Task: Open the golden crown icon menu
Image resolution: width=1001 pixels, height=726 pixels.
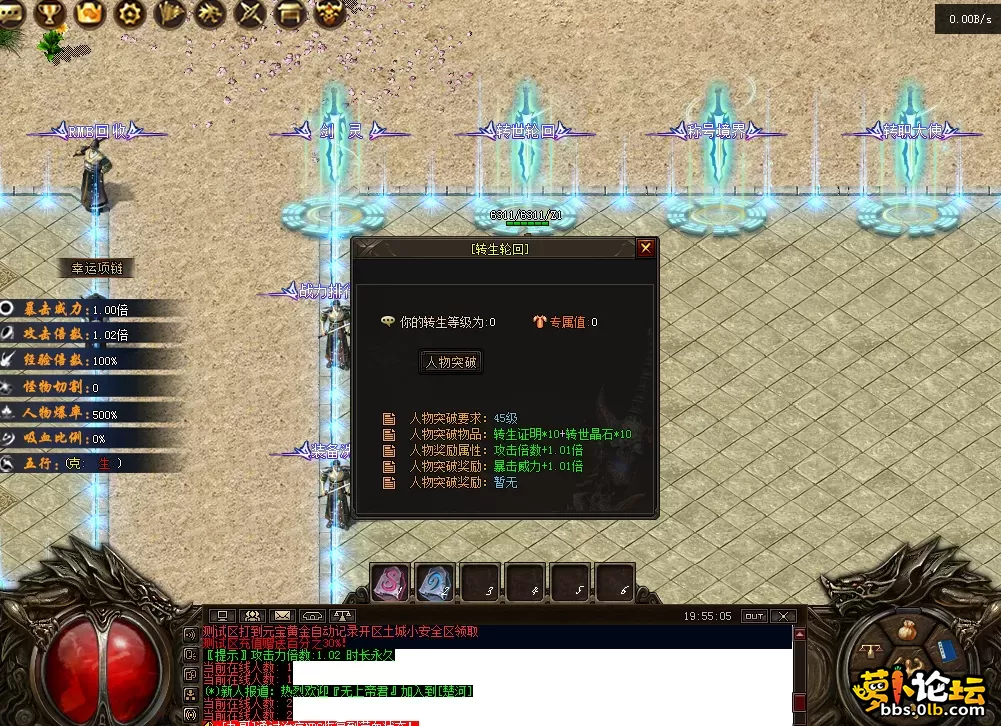Action: pyautogui.click(x=90, y=13)
